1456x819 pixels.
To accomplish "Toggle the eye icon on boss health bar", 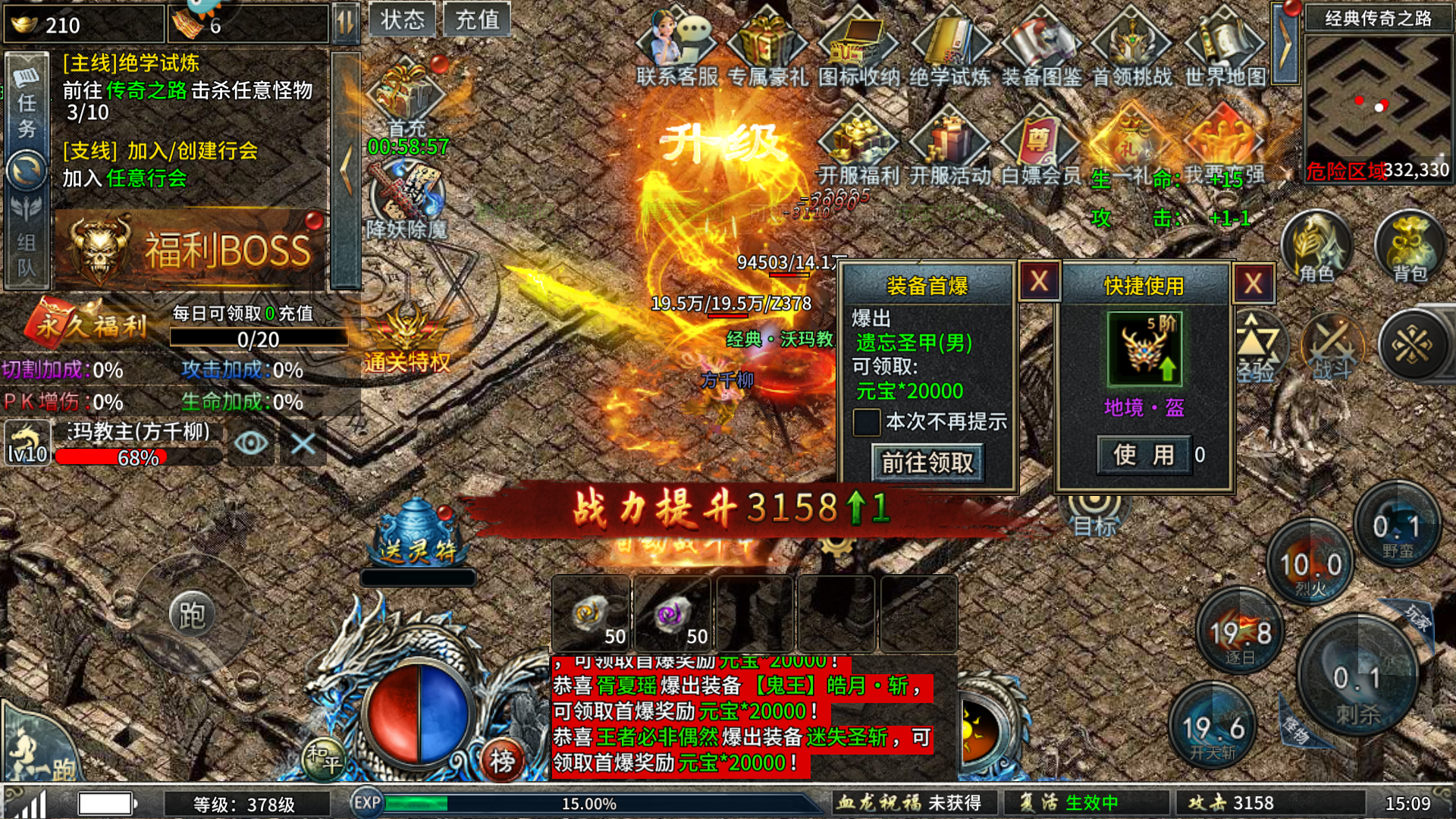I will tap(251, 443).
